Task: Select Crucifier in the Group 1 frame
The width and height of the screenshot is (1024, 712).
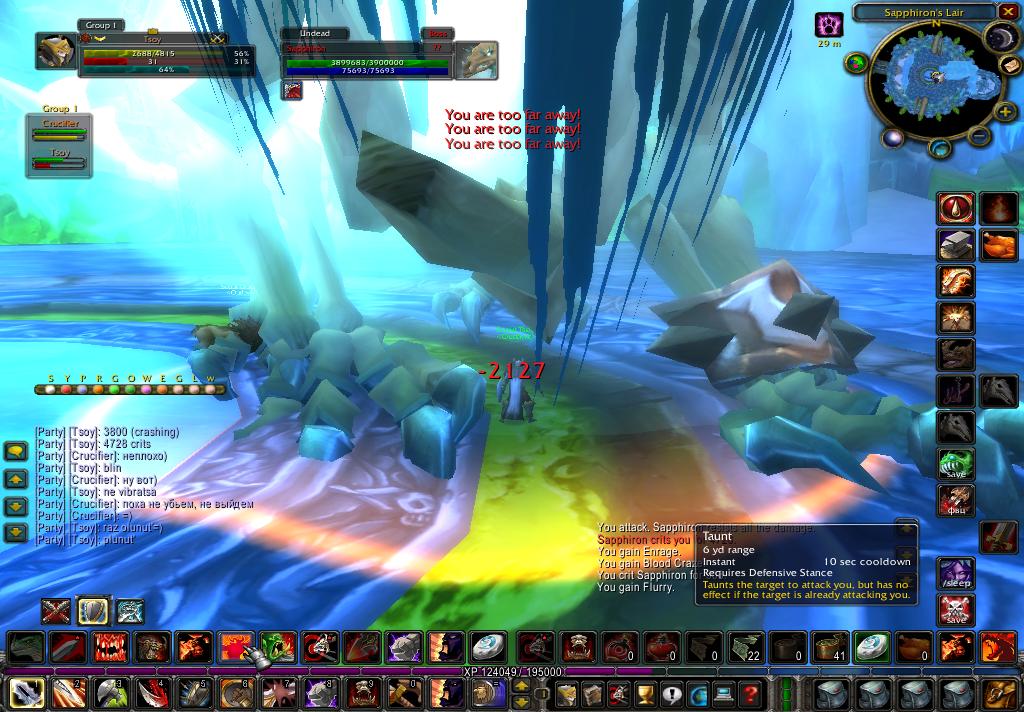Action: point(59,129)
